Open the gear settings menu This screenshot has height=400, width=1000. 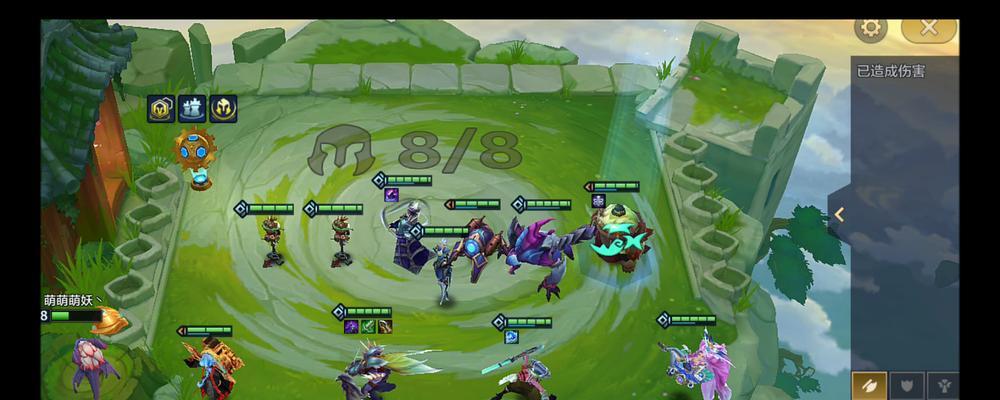871,28
